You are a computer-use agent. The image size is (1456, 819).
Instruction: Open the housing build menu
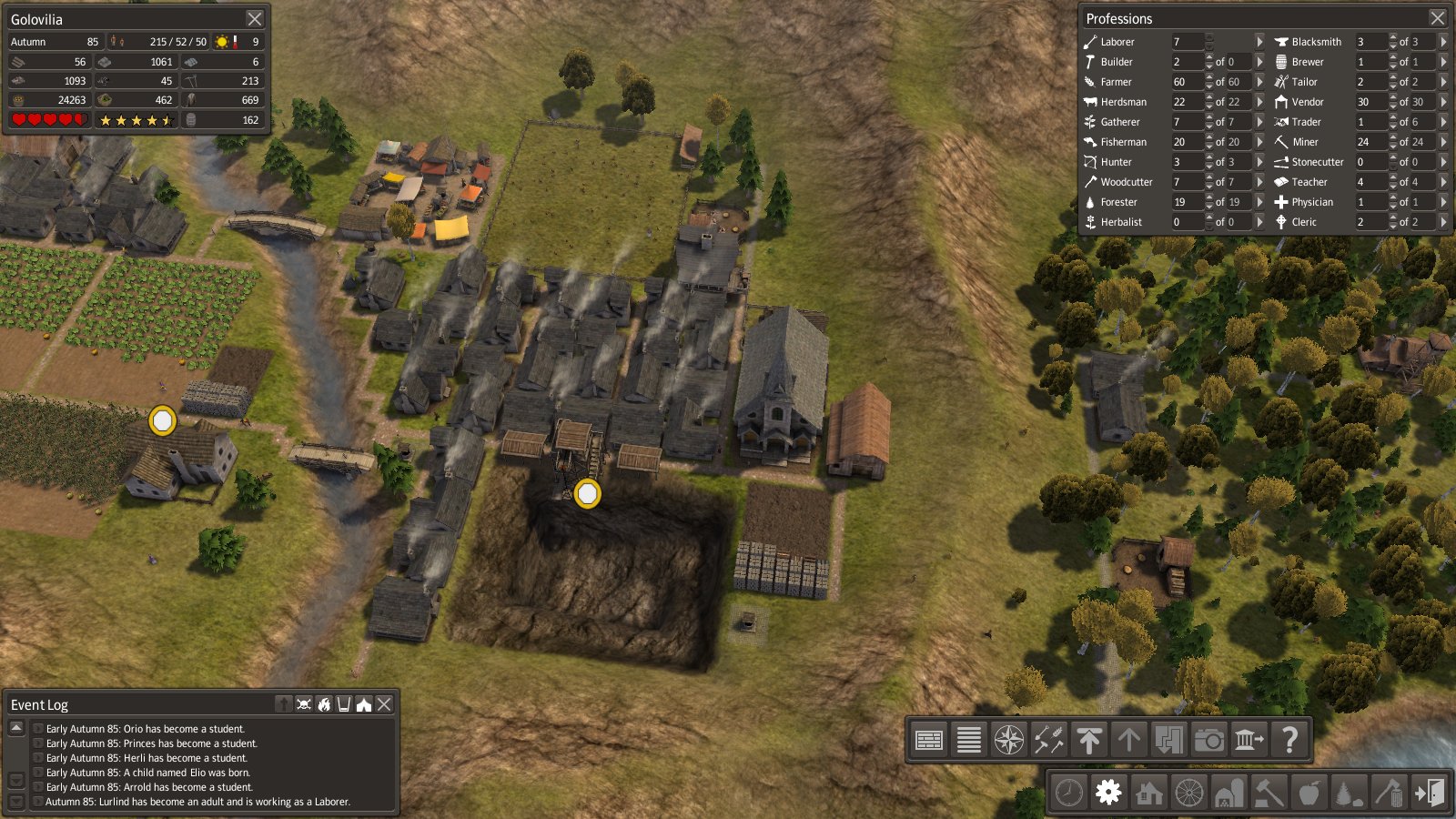coord(1149,793)
